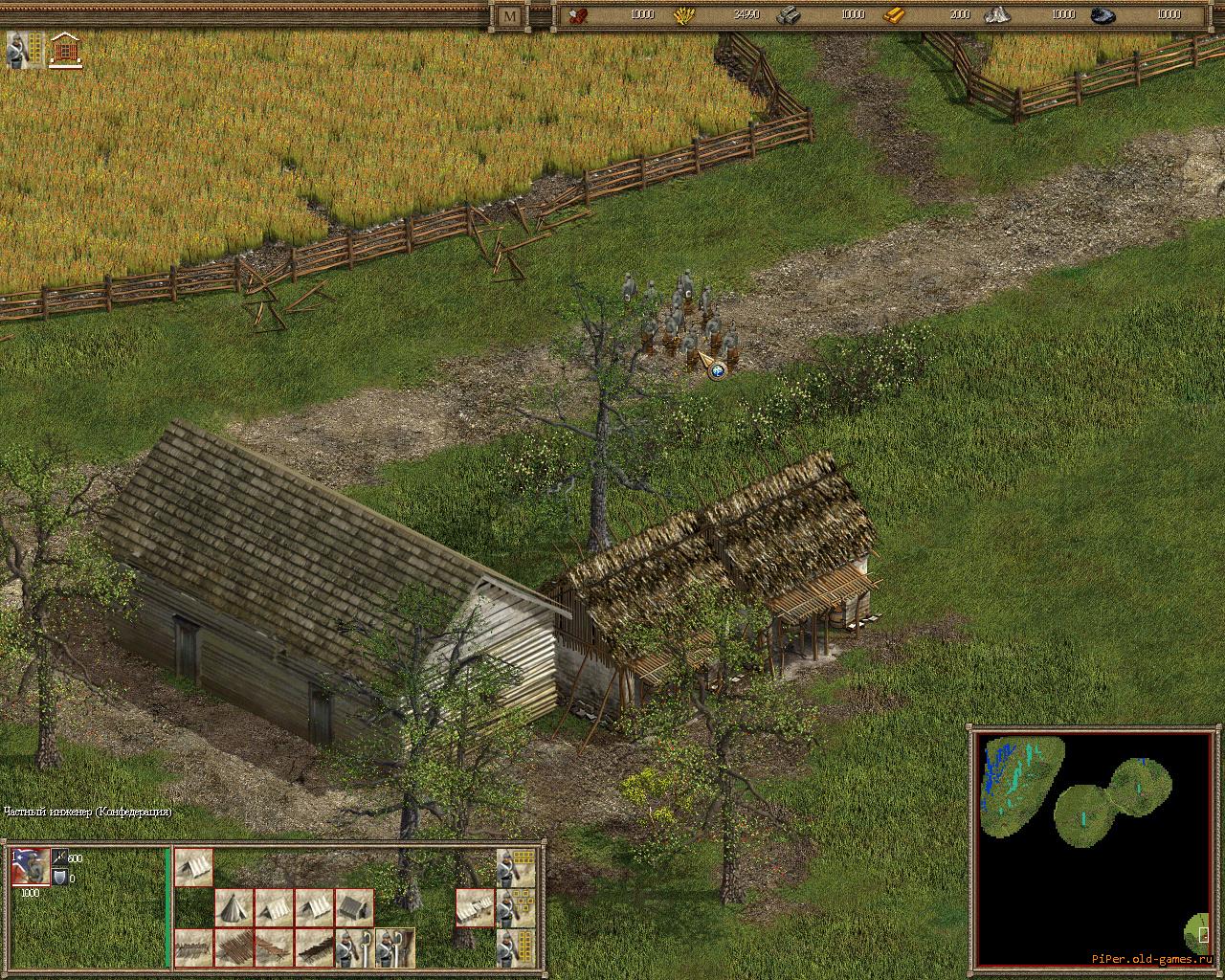Image resolution: width=1225 pixels, height=980 pixels.
Task: Open the menu with the M button
Action: pos(510,15)
